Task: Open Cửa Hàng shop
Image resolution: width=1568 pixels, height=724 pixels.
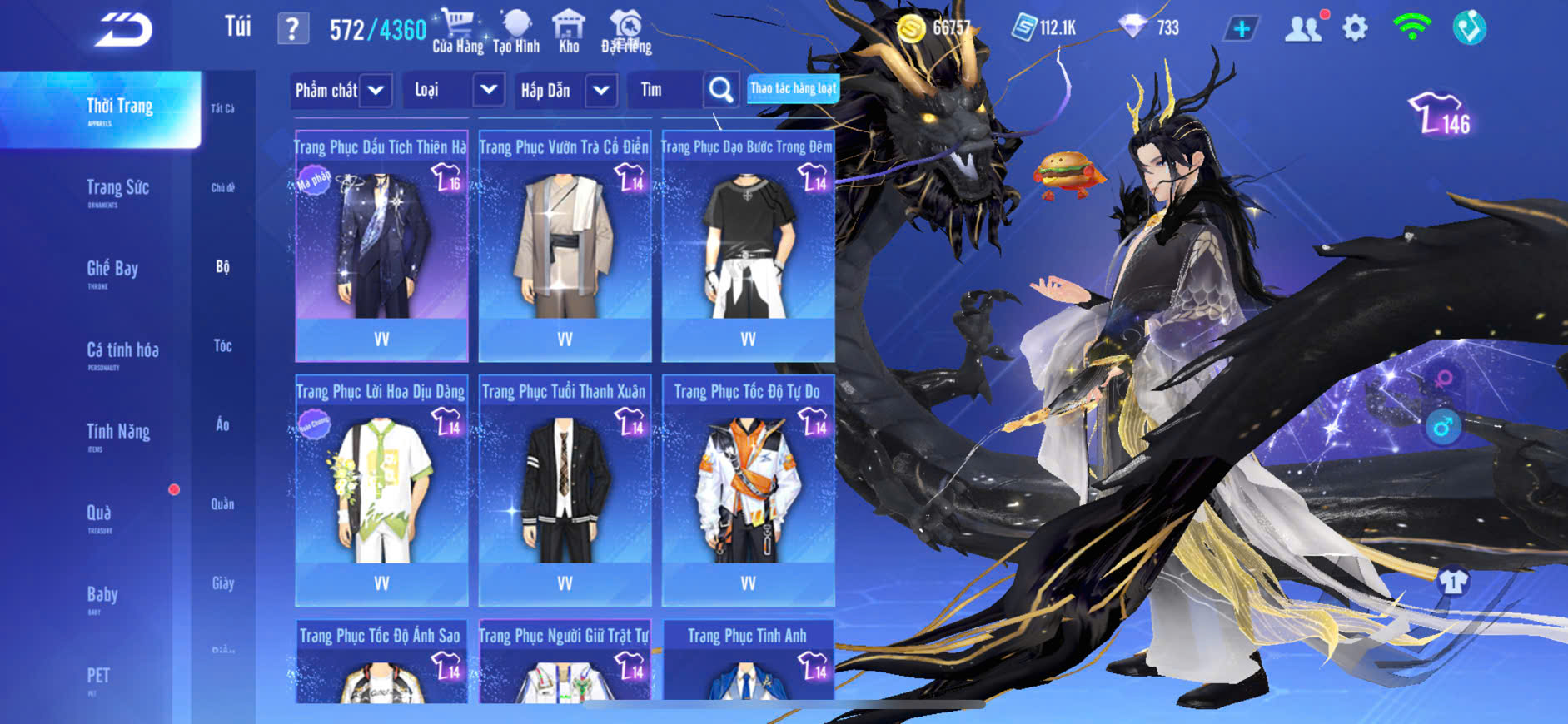Action: coord(457,32)
